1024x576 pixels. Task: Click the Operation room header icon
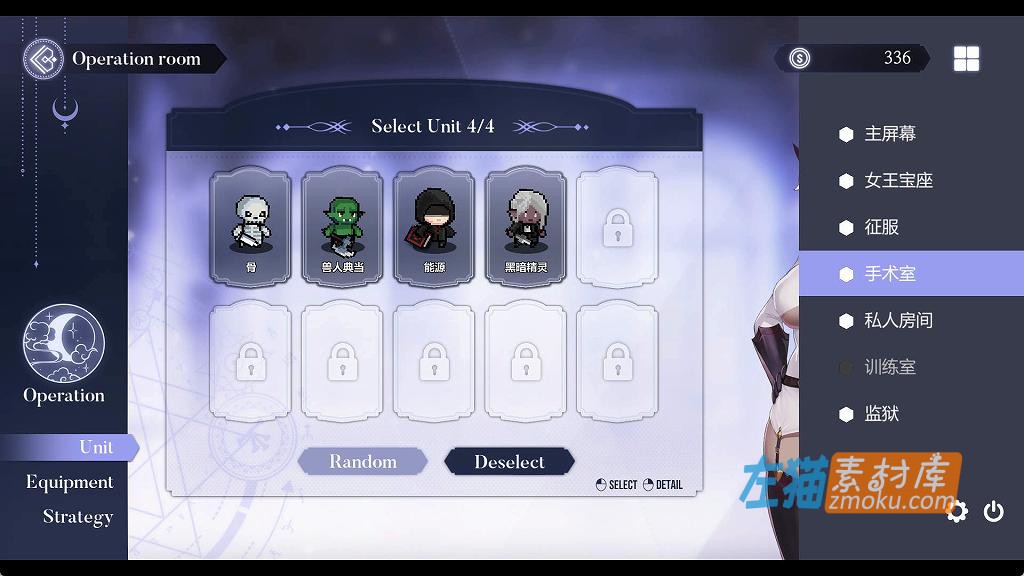tap(43, 58)
